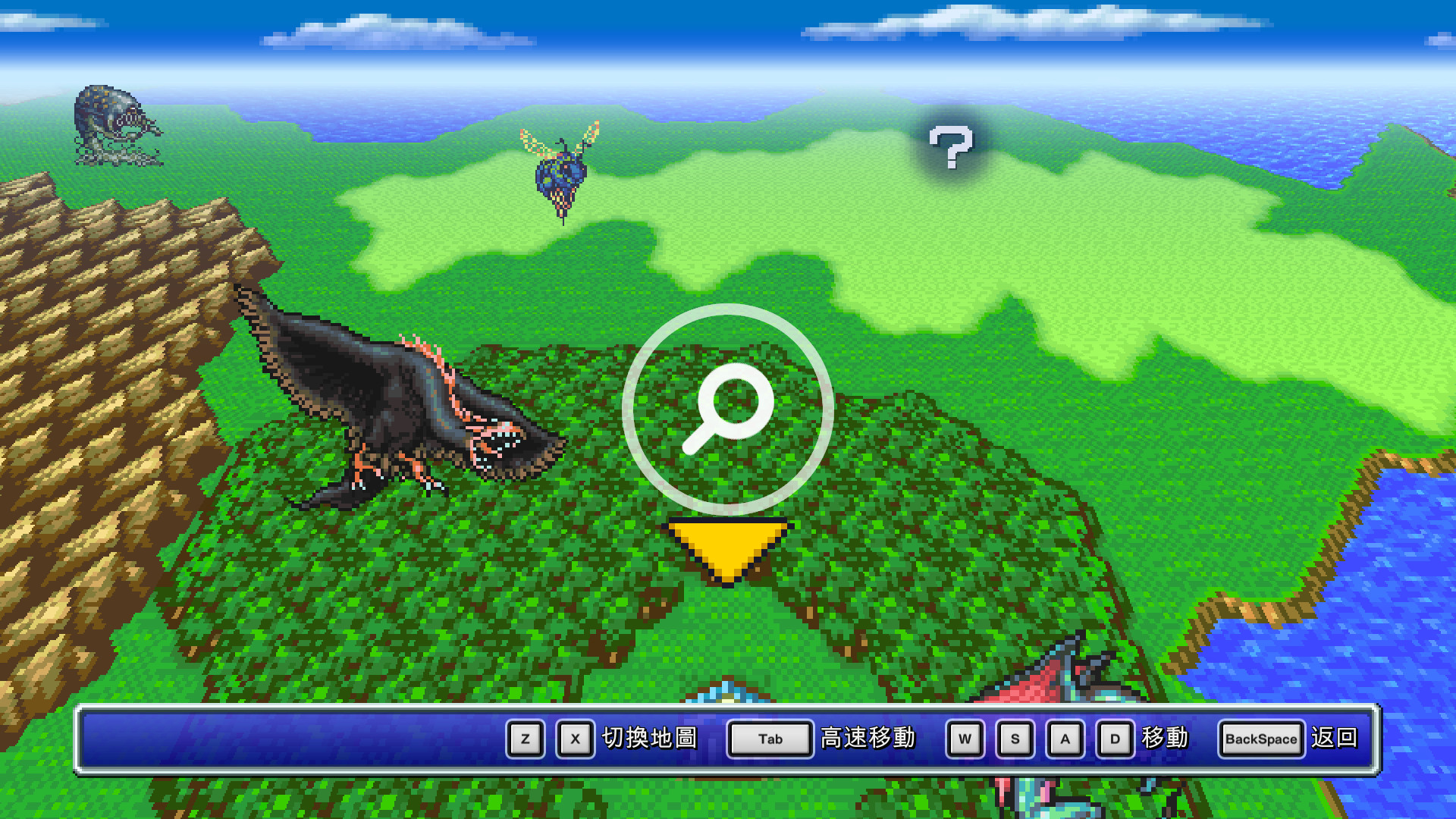Screen dimensions: 1456x819
Task: Toggle the X key map switch option
Action: (x=575, y=739)
